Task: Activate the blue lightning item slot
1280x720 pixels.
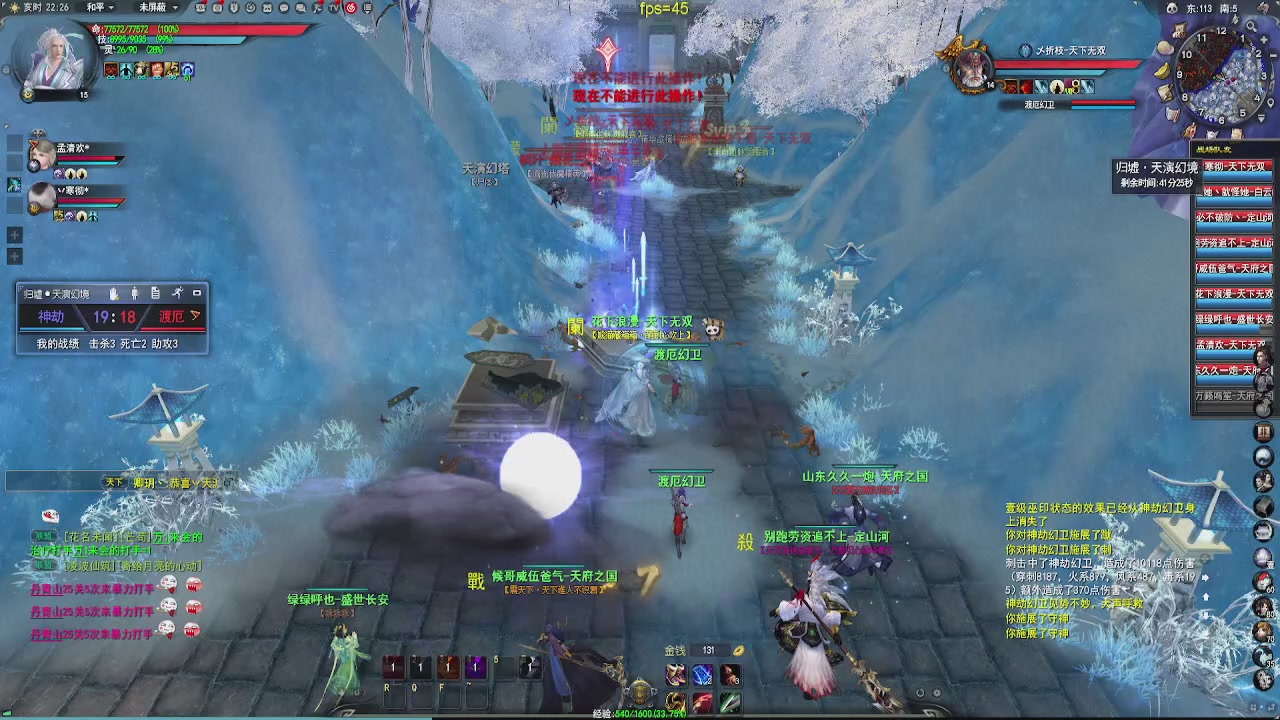Action: [x=703, y=675]
